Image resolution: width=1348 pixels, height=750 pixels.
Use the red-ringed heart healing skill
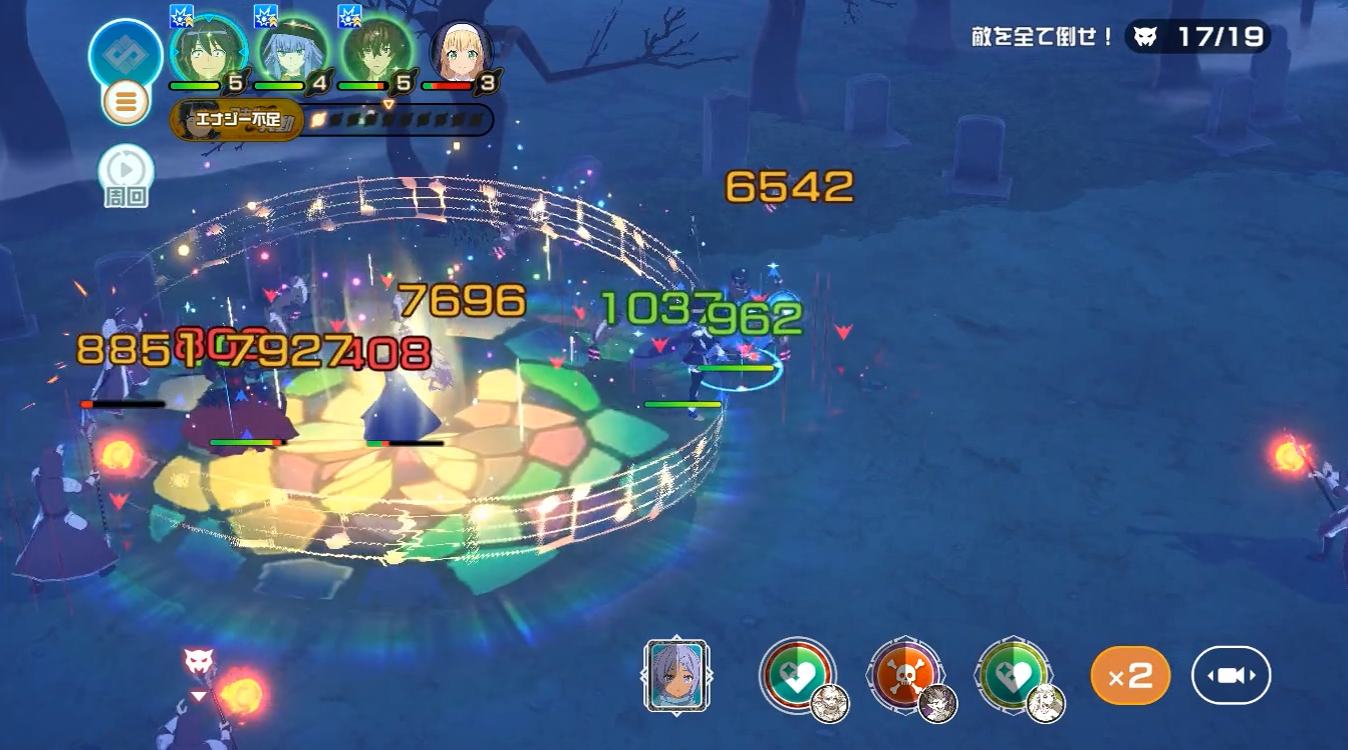tap(798, 675)
